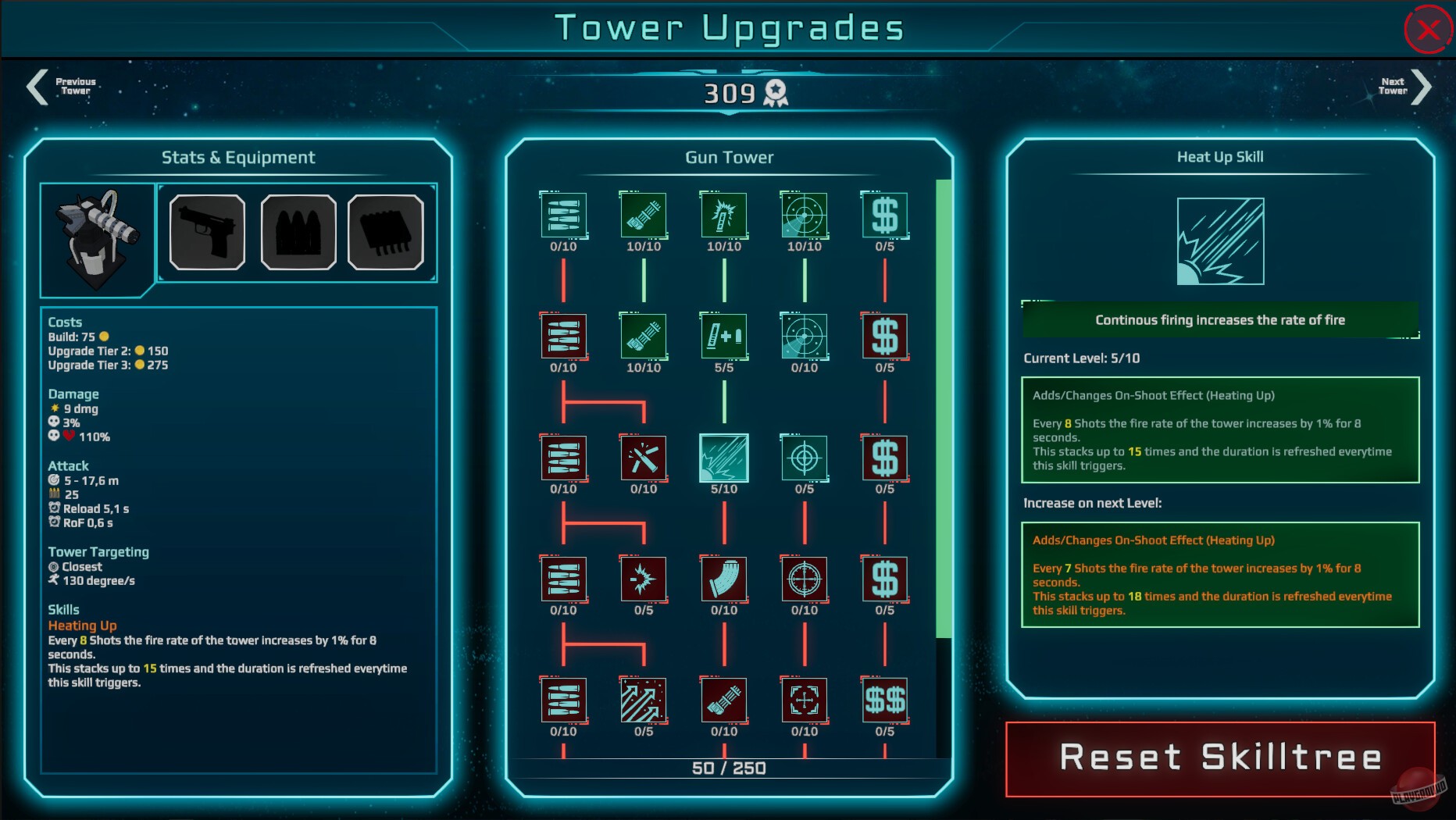Select the double dollar upgrade in bottom row

coord(885,701)
